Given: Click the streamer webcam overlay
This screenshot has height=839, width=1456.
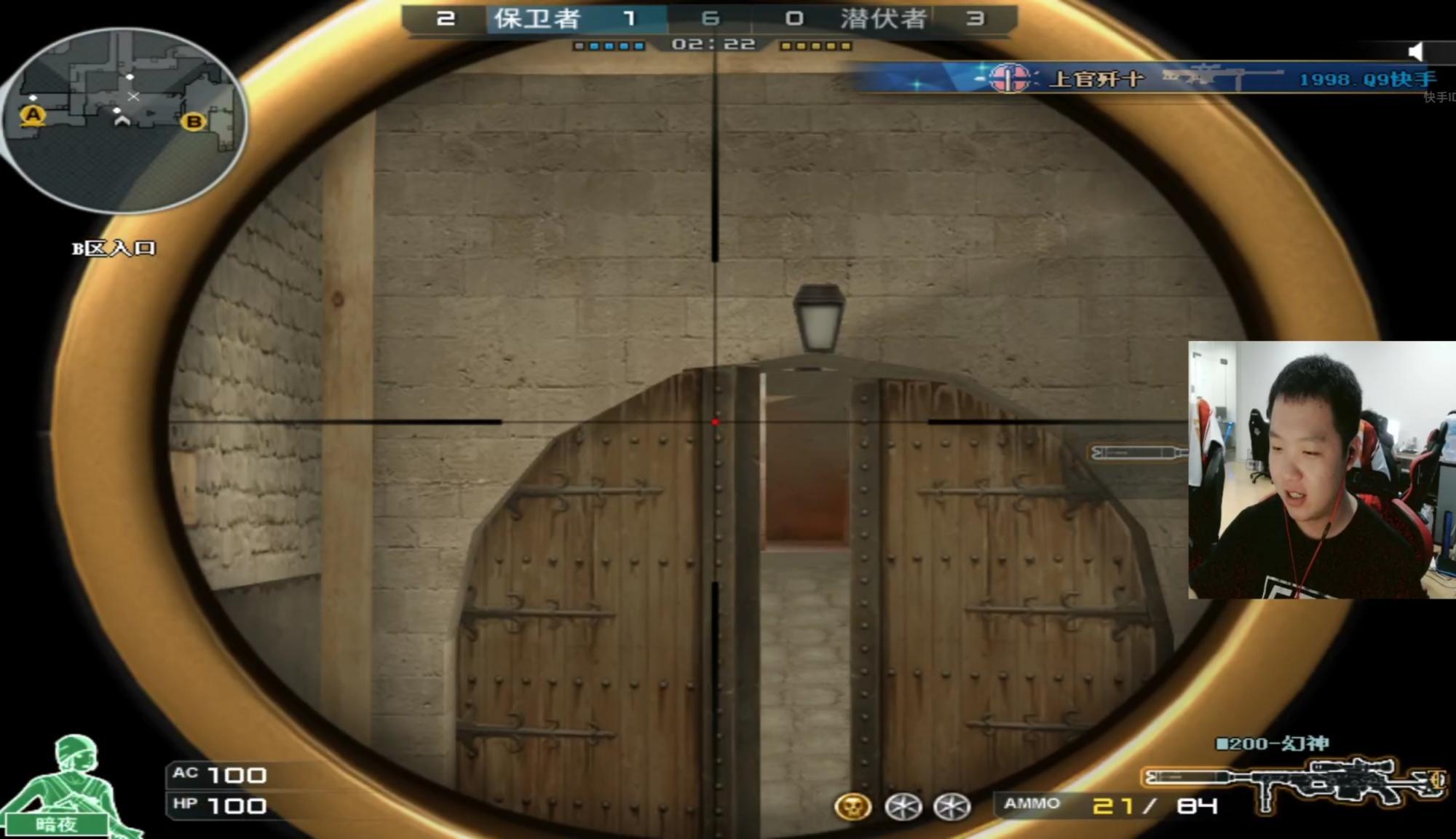Looking at the screenshot, I should [x=1321, y=470].
